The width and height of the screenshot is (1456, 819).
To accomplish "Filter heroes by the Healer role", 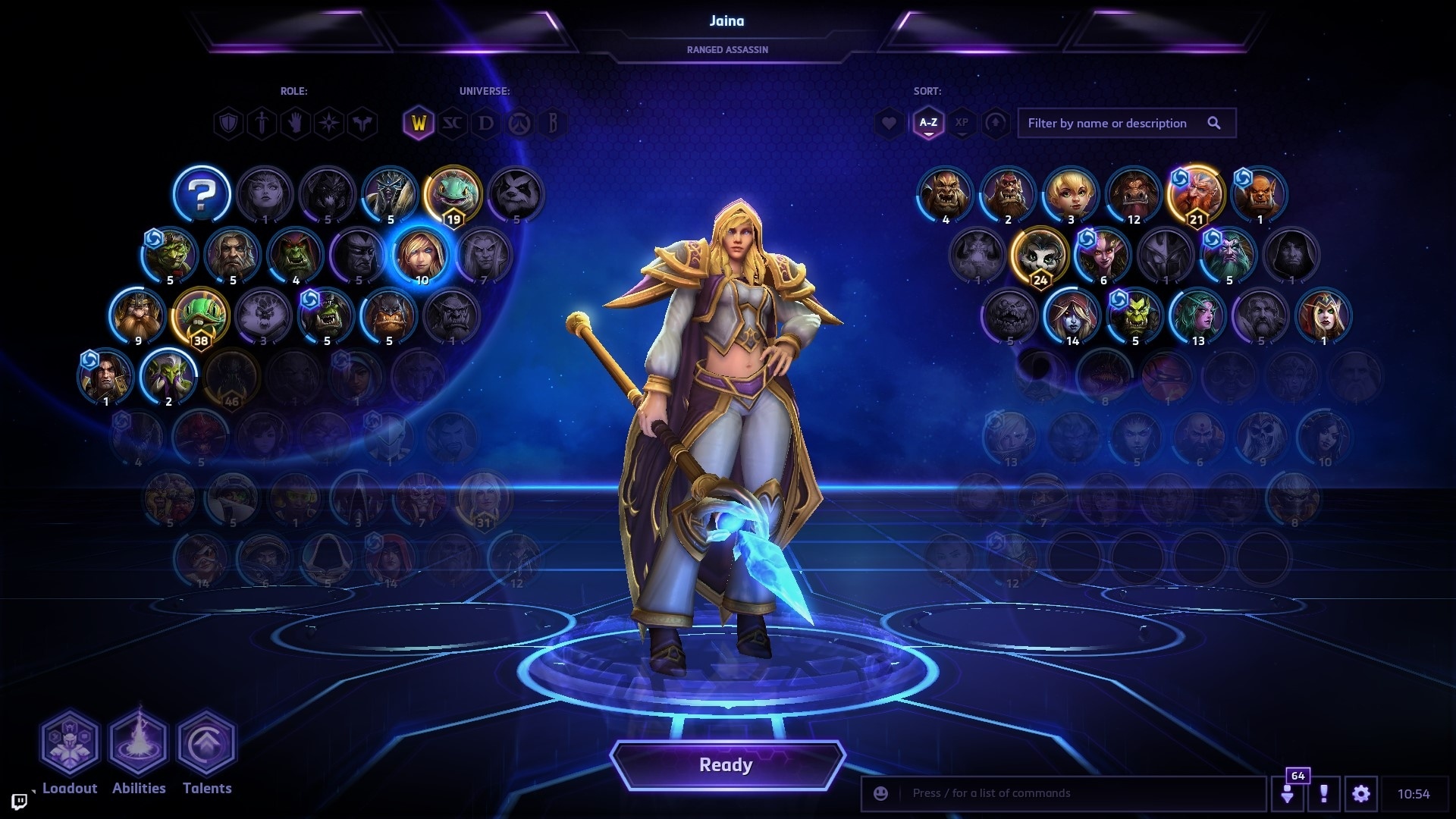I will [295, 124].
